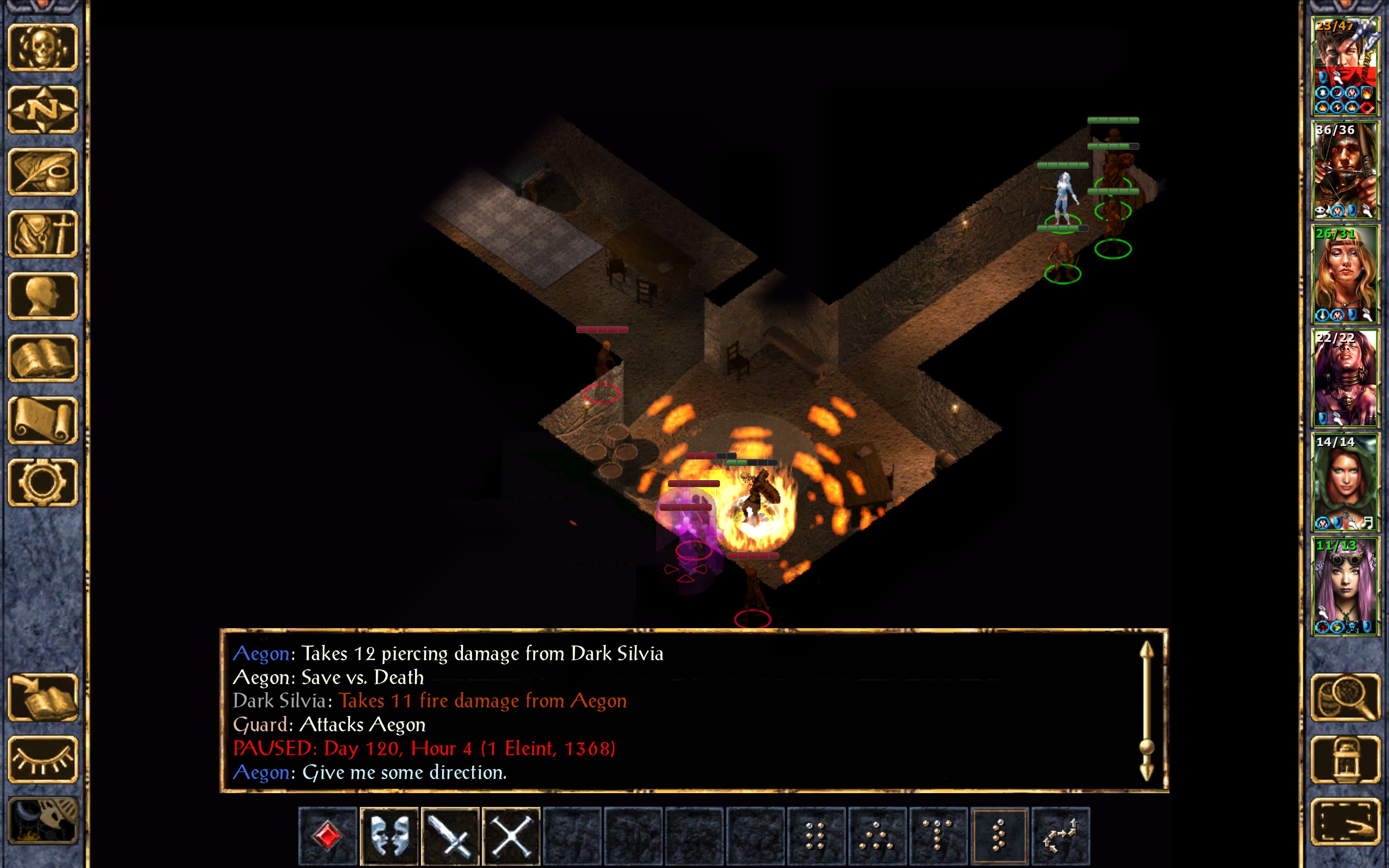Toggle party AI with the lantern button
This screenshot has width=1389, height=868.
click(x=1345, y=759)
